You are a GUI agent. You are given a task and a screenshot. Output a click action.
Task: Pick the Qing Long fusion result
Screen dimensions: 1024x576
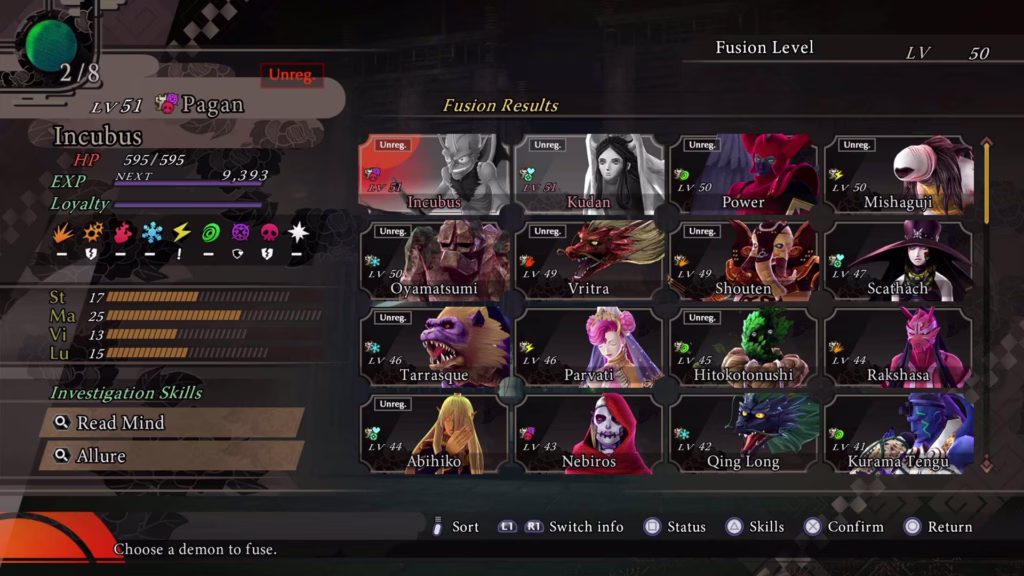[743, 434]
